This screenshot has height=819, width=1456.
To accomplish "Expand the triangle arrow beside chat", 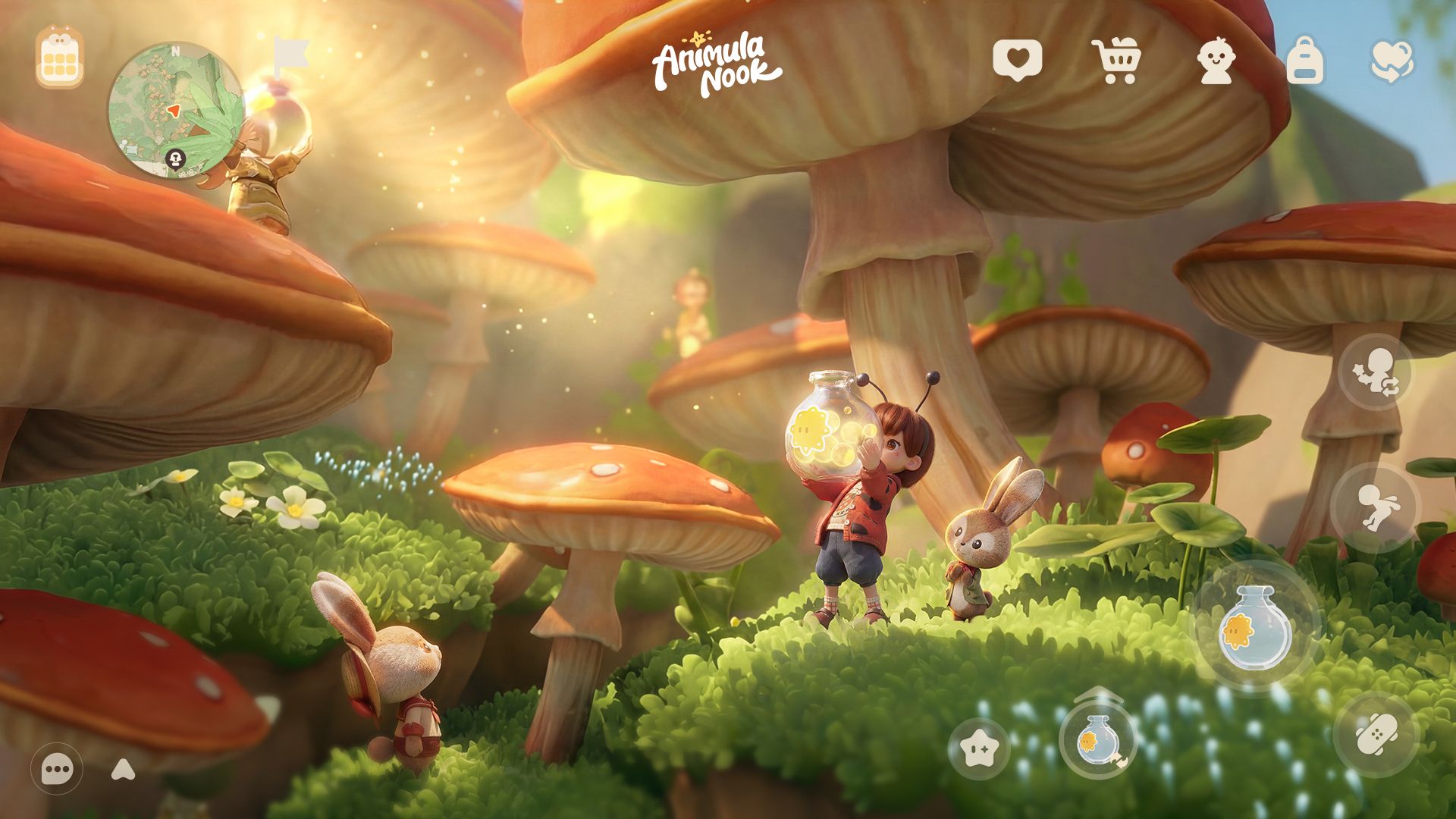I will 123,770.
